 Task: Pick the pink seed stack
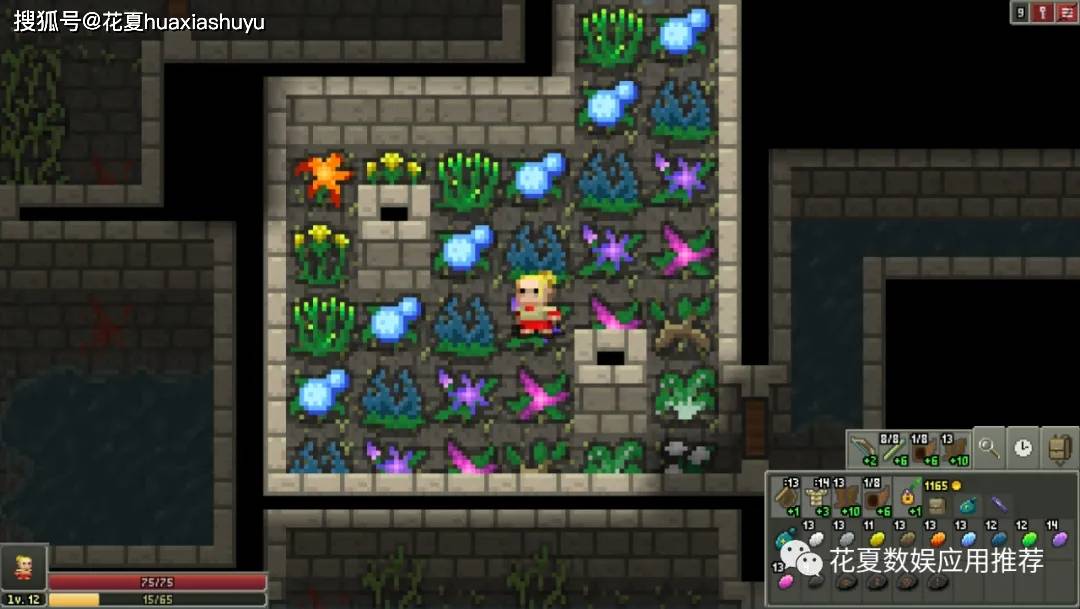point(786,581)
